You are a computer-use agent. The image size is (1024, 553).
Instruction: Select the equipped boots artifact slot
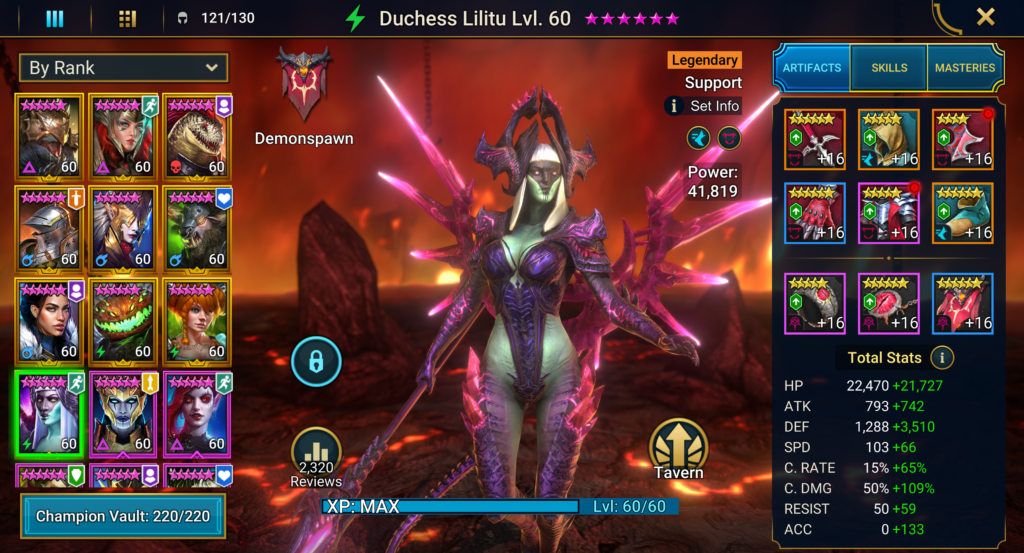coord(962,213)
